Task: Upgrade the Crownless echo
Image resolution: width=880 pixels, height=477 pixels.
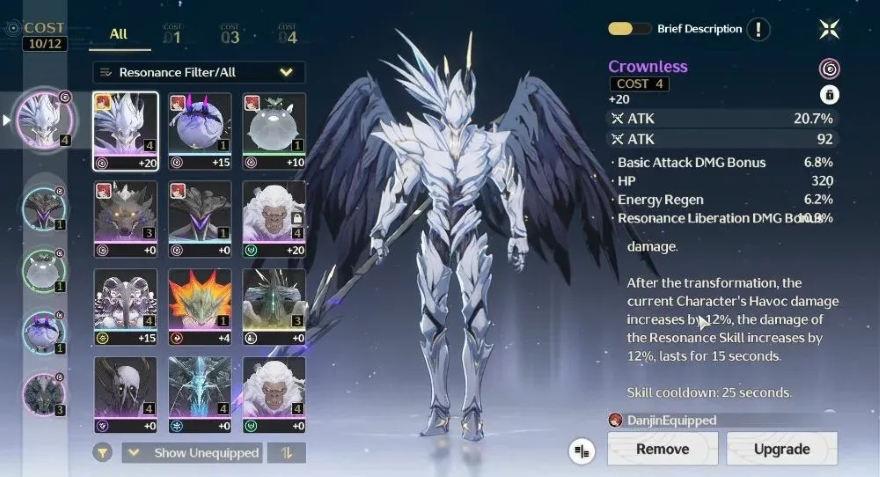Action: pyautogui.click(x=781, y=449)
